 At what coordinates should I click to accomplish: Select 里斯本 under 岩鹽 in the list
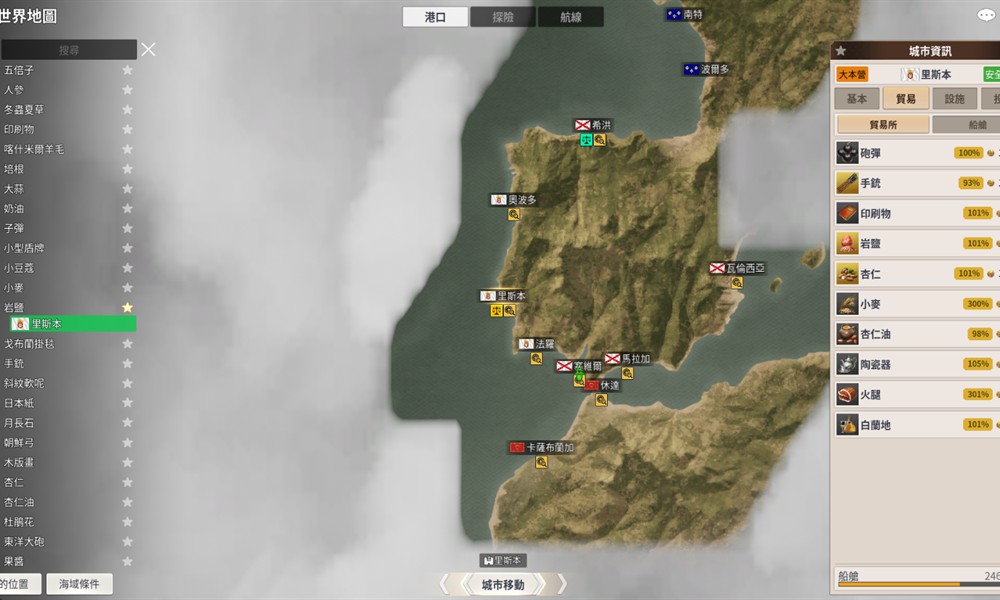pyautogui.click(x=70, y=324)
